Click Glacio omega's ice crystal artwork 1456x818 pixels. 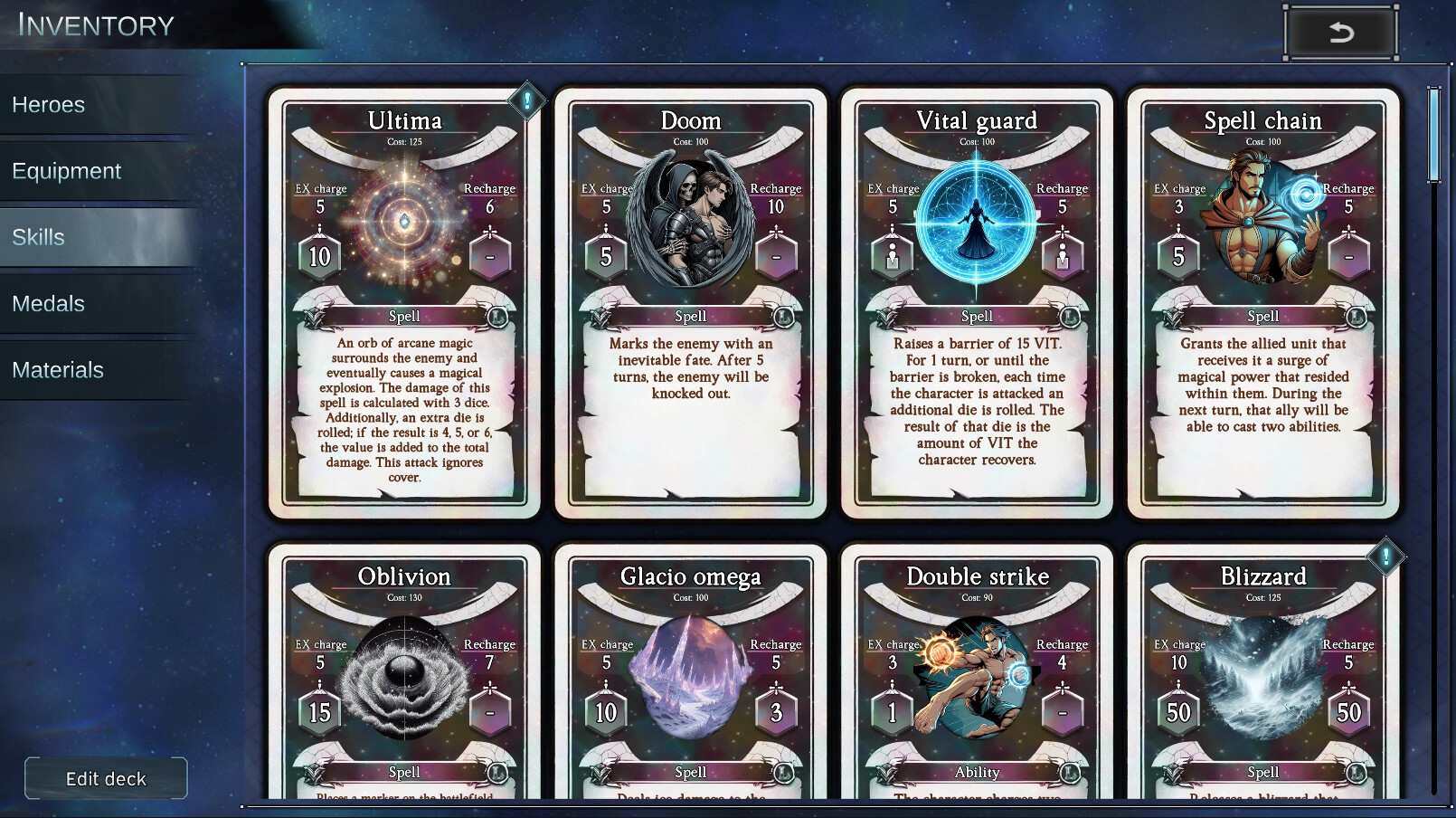pyautogui.click(x=689, y=679)
